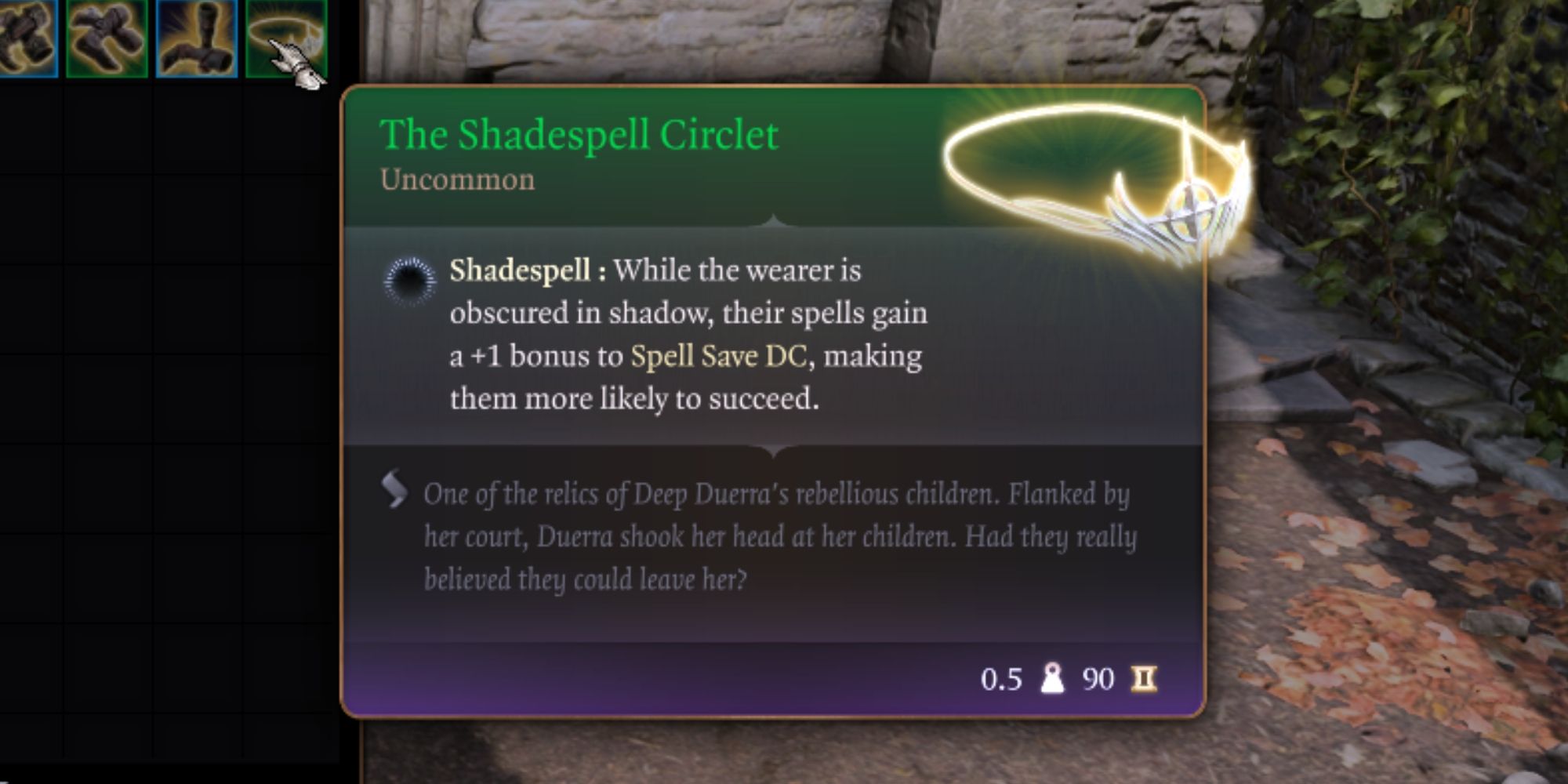1568x784 pixels.
Task: Click the 0.5 weight value text
Action: point(1002,679)
